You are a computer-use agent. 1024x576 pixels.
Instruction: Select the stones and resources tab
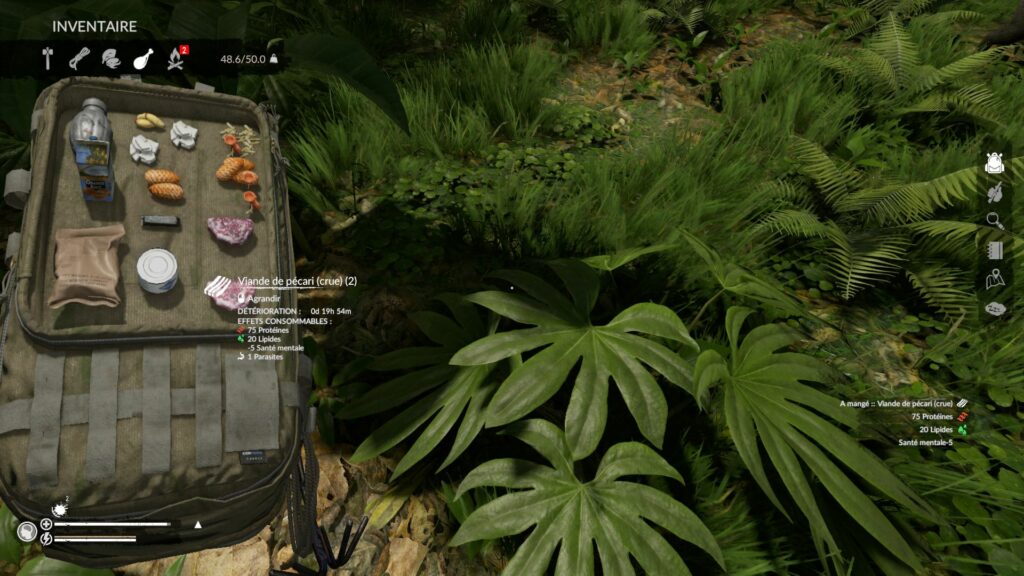pyautogui.click(x=111, y=59)
